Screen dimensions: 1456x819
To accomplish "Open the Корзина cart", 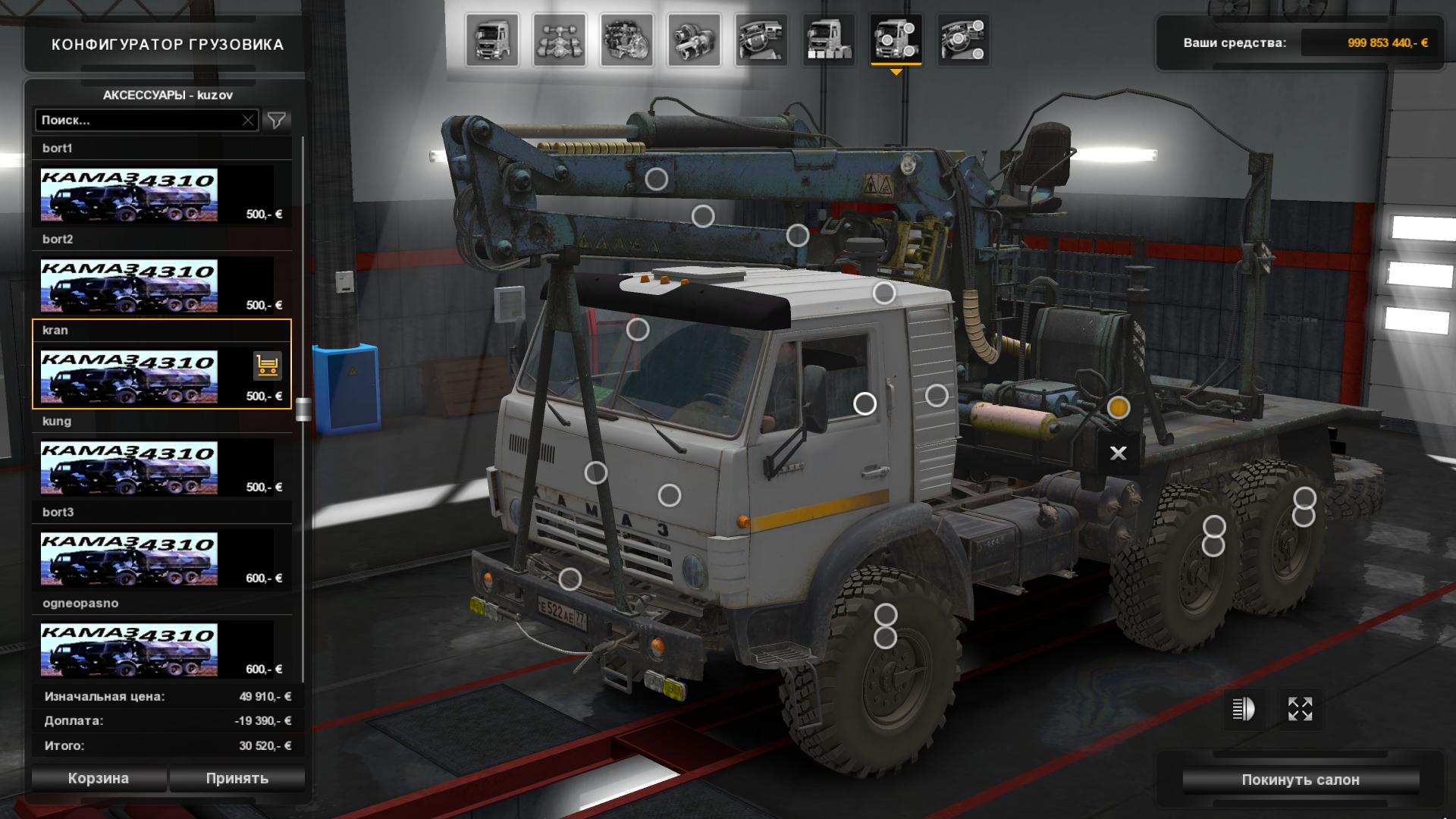I will pyautogui.click(x=99, y=778).
